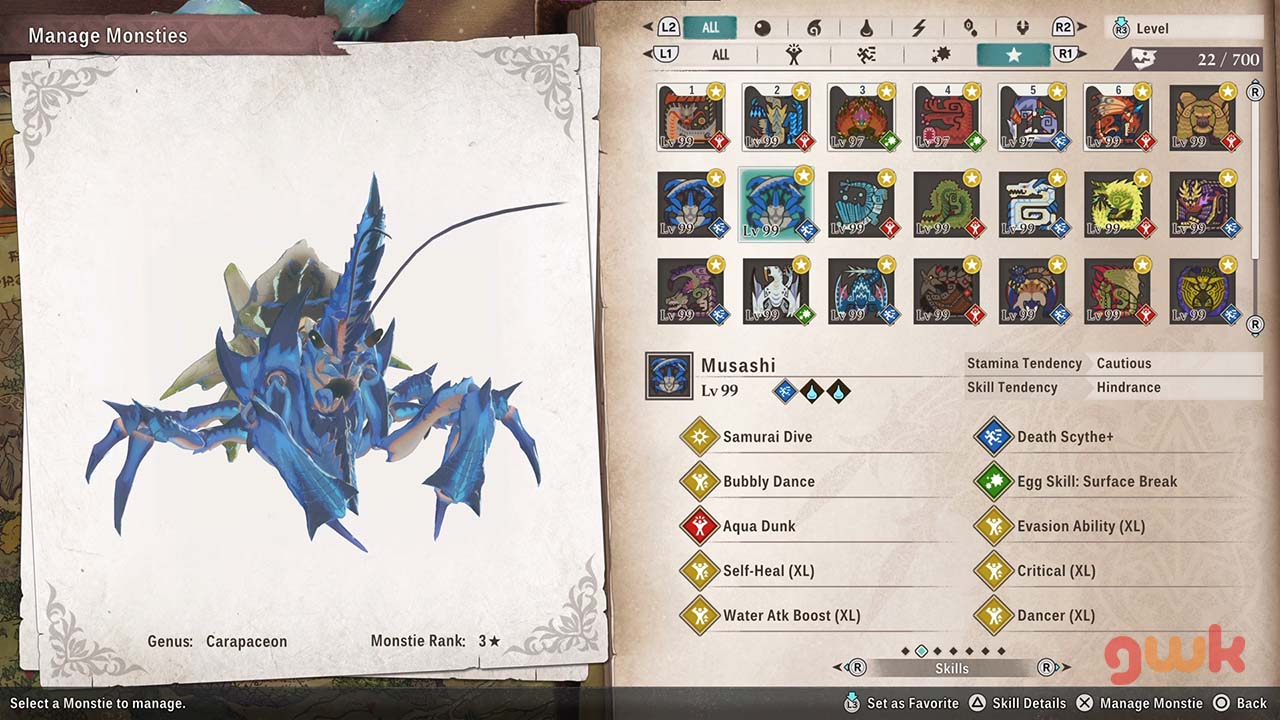Select the top-row ALL element filter tab
Viewport: 1280px width, 720px height.
click(x=710, y=28)
